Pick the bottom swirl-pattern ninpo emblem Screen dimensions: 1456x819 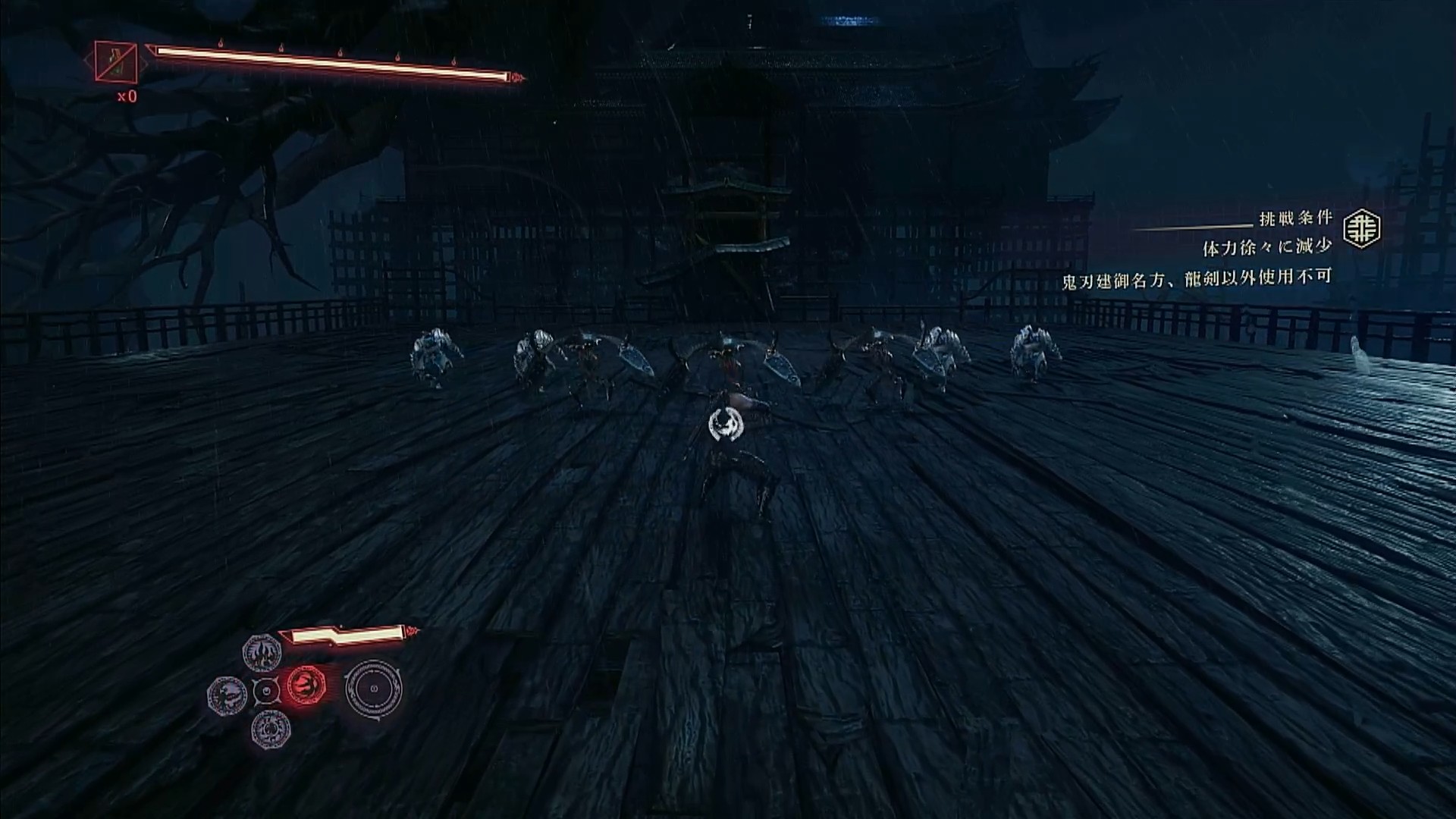point(271,729)
